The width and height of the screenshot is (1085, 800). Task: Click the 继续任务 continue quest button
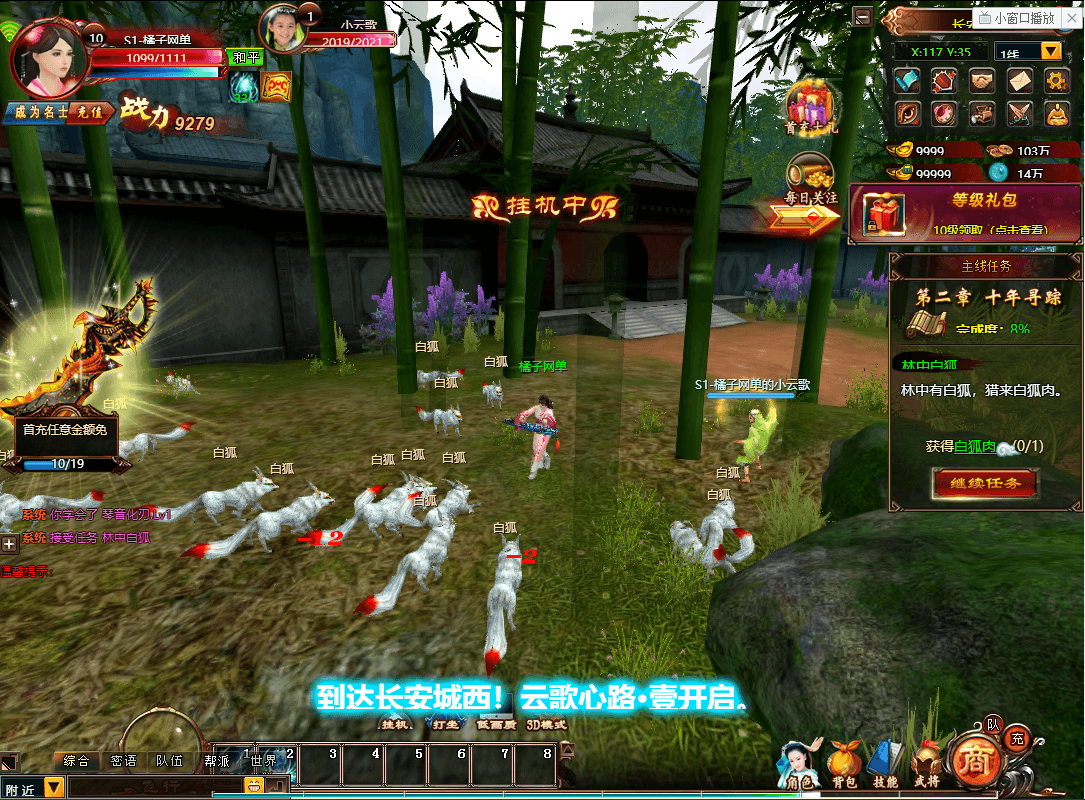click(984, 483)
